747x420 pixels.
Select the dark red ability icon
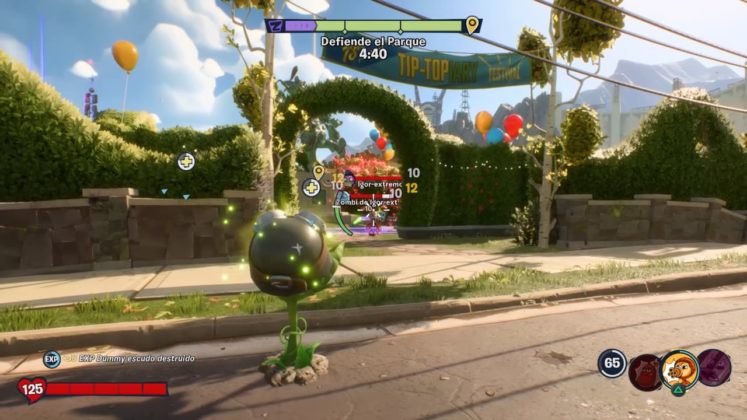click(x=646, y=369)
